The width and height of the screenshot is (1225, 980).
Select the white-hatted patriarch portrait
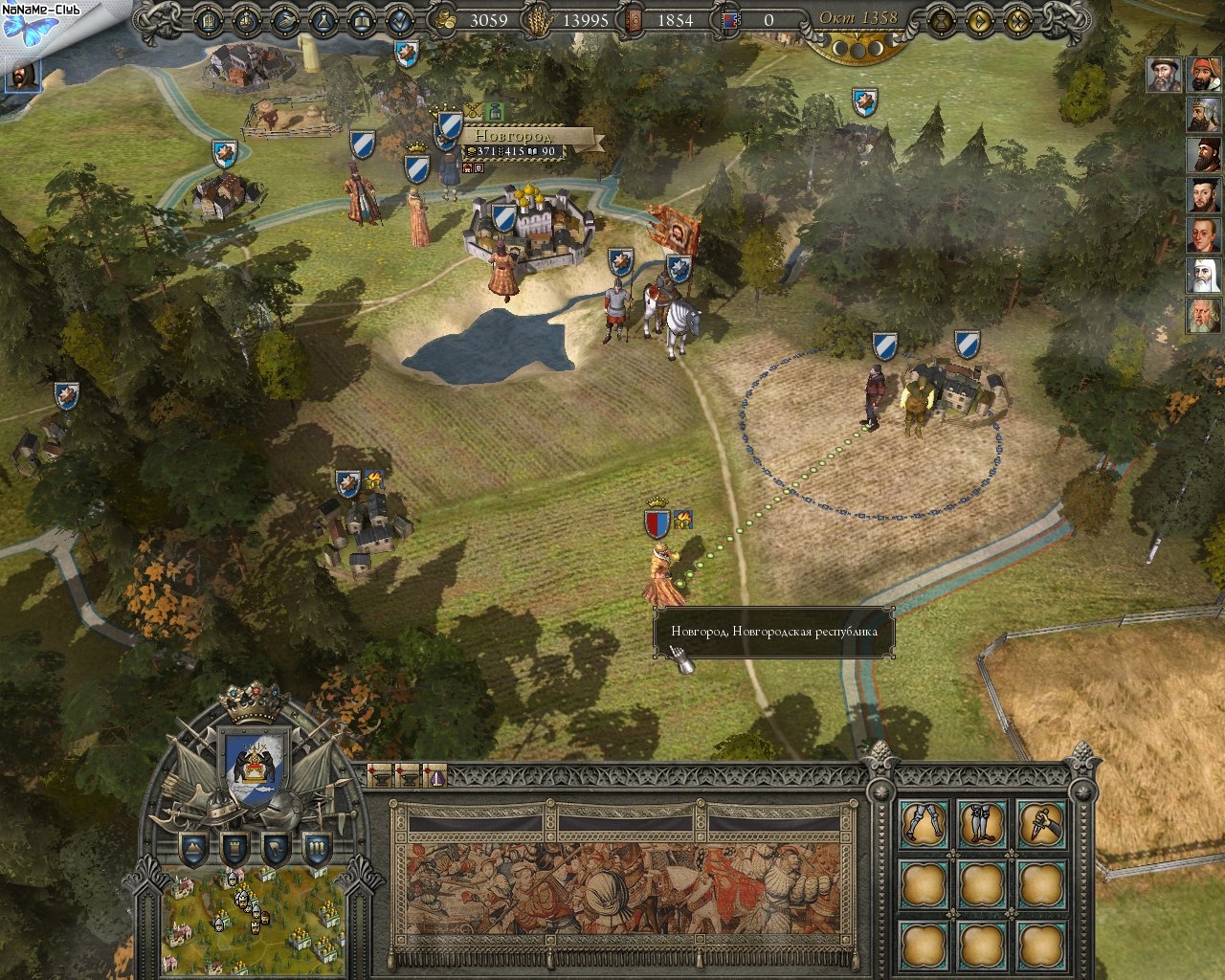pos(1202,276)
